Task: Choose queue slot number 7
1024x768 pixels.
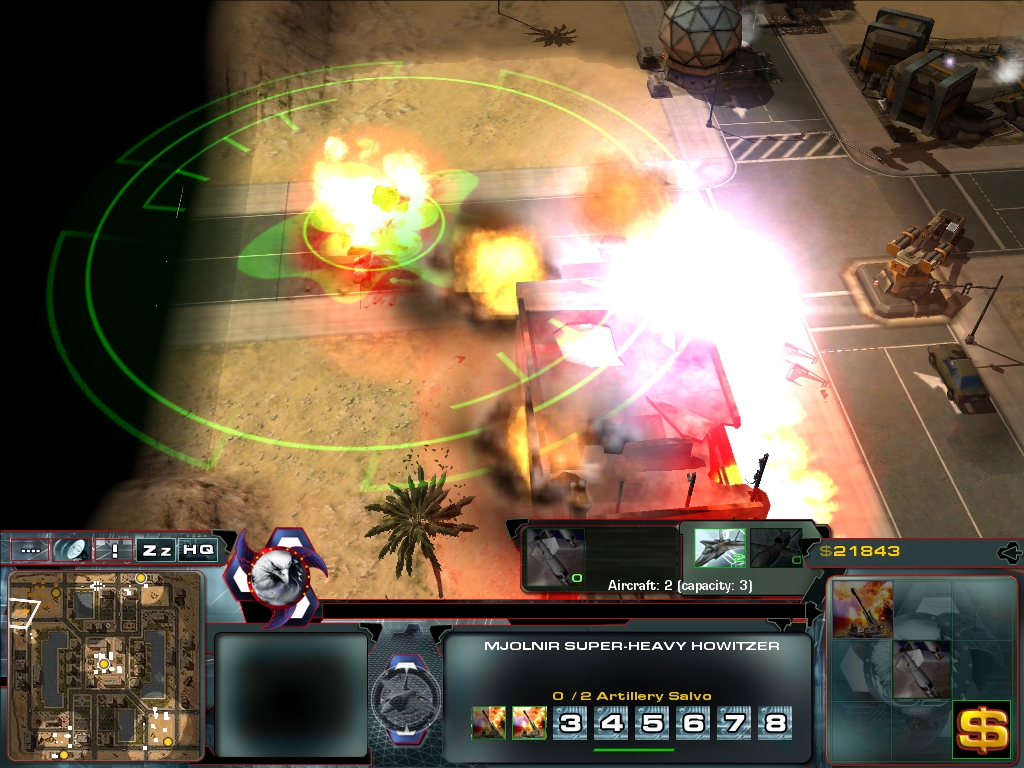Action: 734,722
